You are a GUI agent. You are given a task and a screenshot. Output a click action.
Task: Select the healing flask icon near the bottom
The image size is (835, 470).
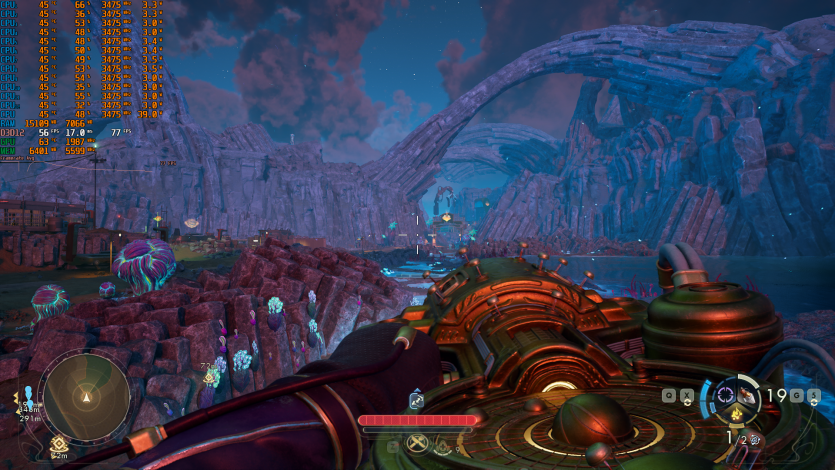[443, 448]
